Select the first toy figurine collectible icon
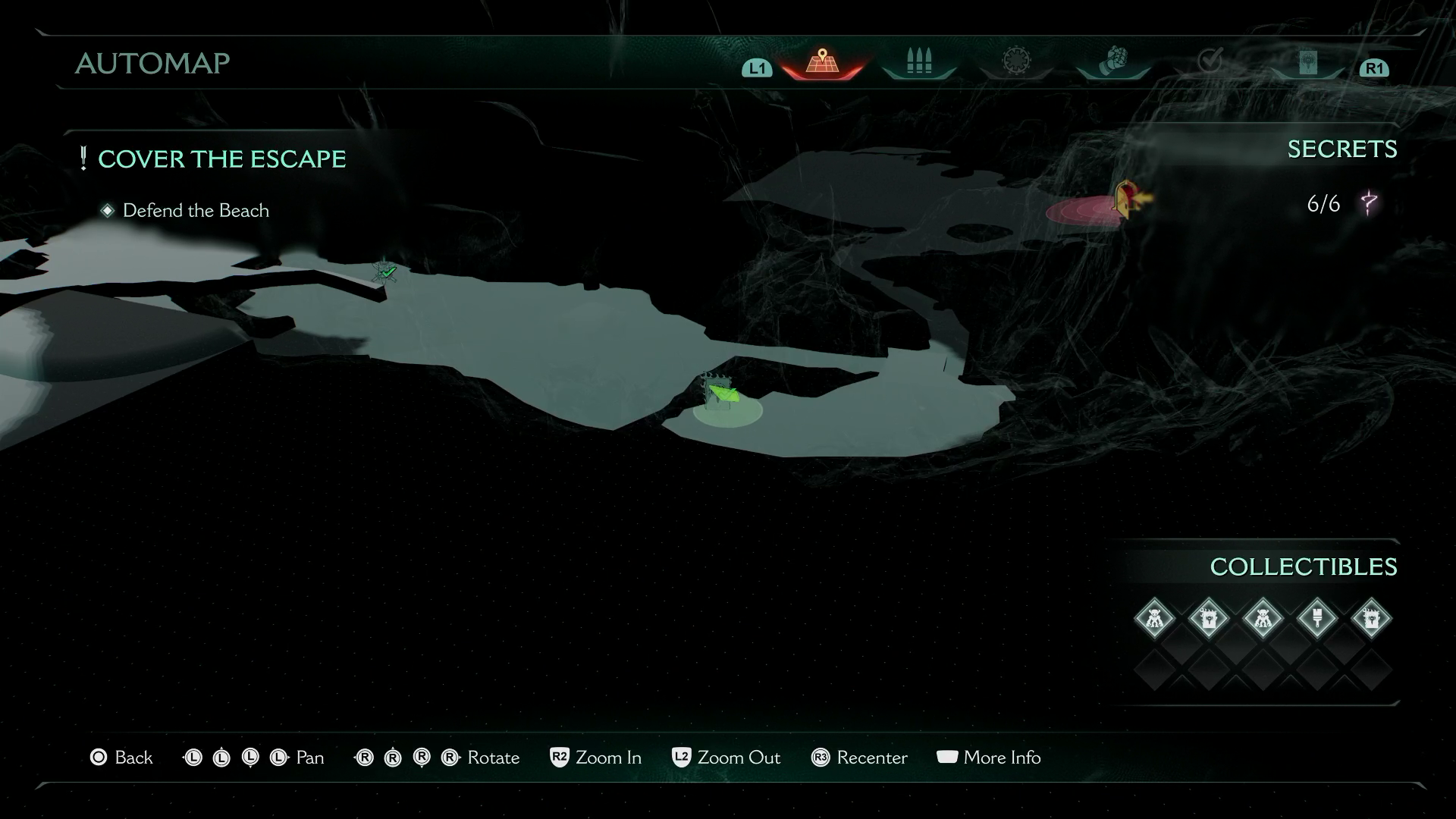 [x=1155, y=618]
